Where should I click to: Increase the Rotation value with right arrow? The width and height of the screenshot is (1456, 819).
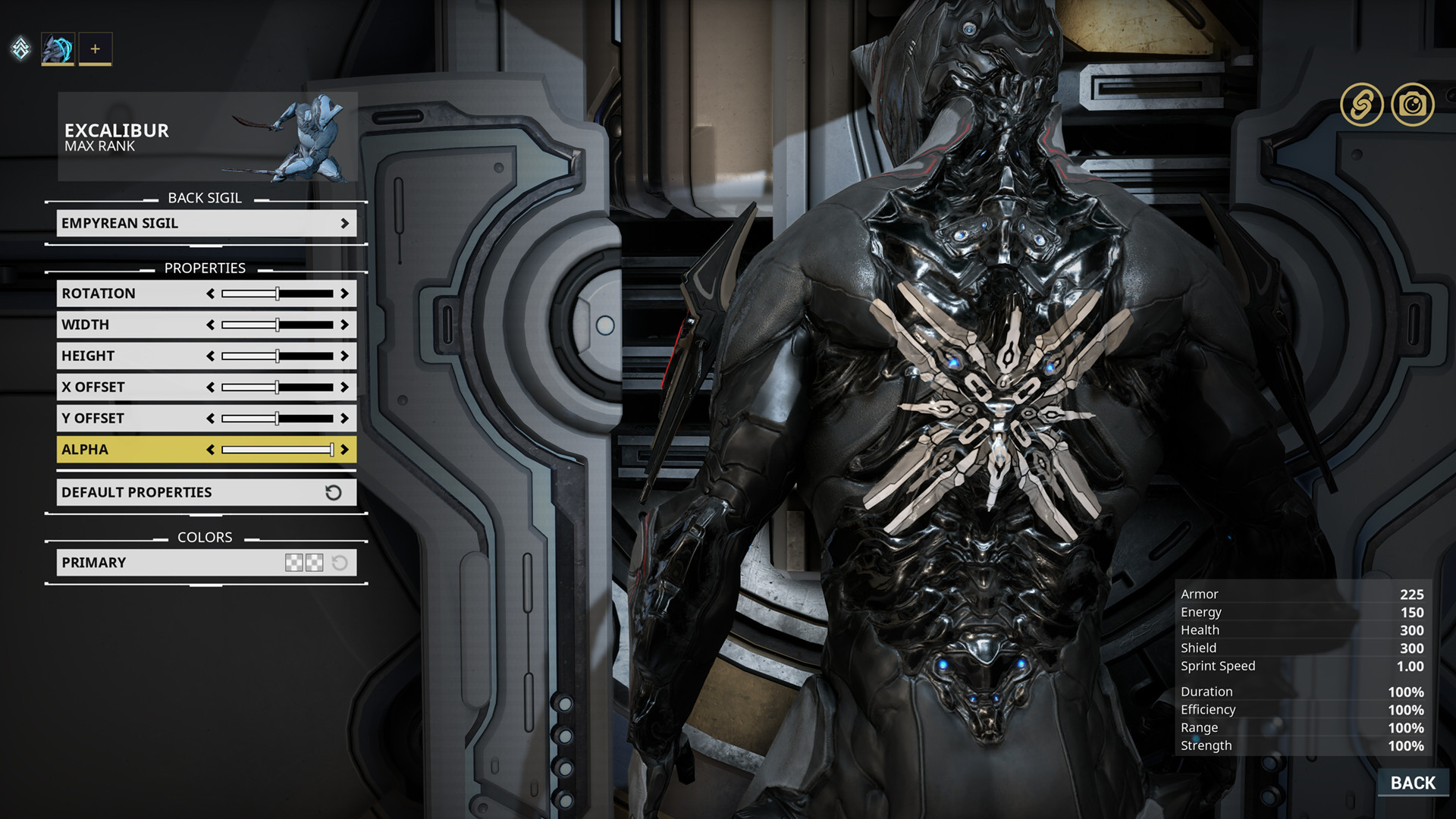[345, 293]
